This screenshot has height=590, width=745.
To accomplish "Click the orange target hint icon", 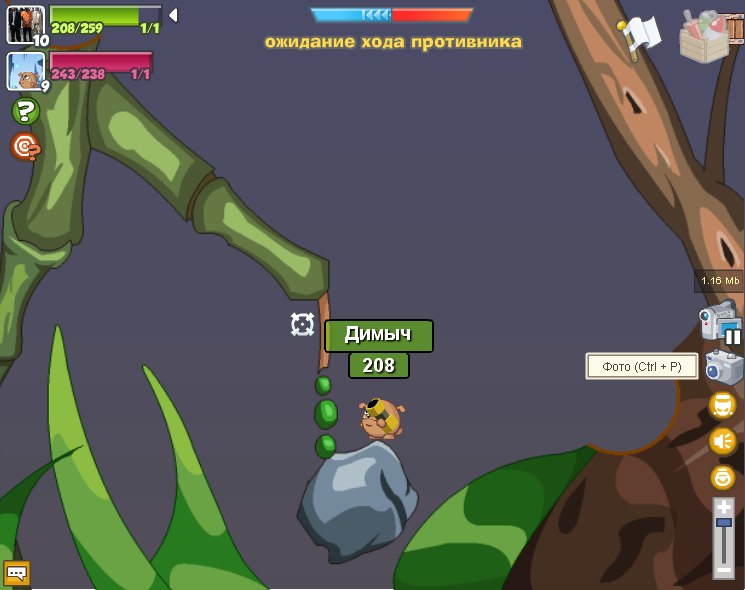I will pyautogui.click(x=25, y=147).
